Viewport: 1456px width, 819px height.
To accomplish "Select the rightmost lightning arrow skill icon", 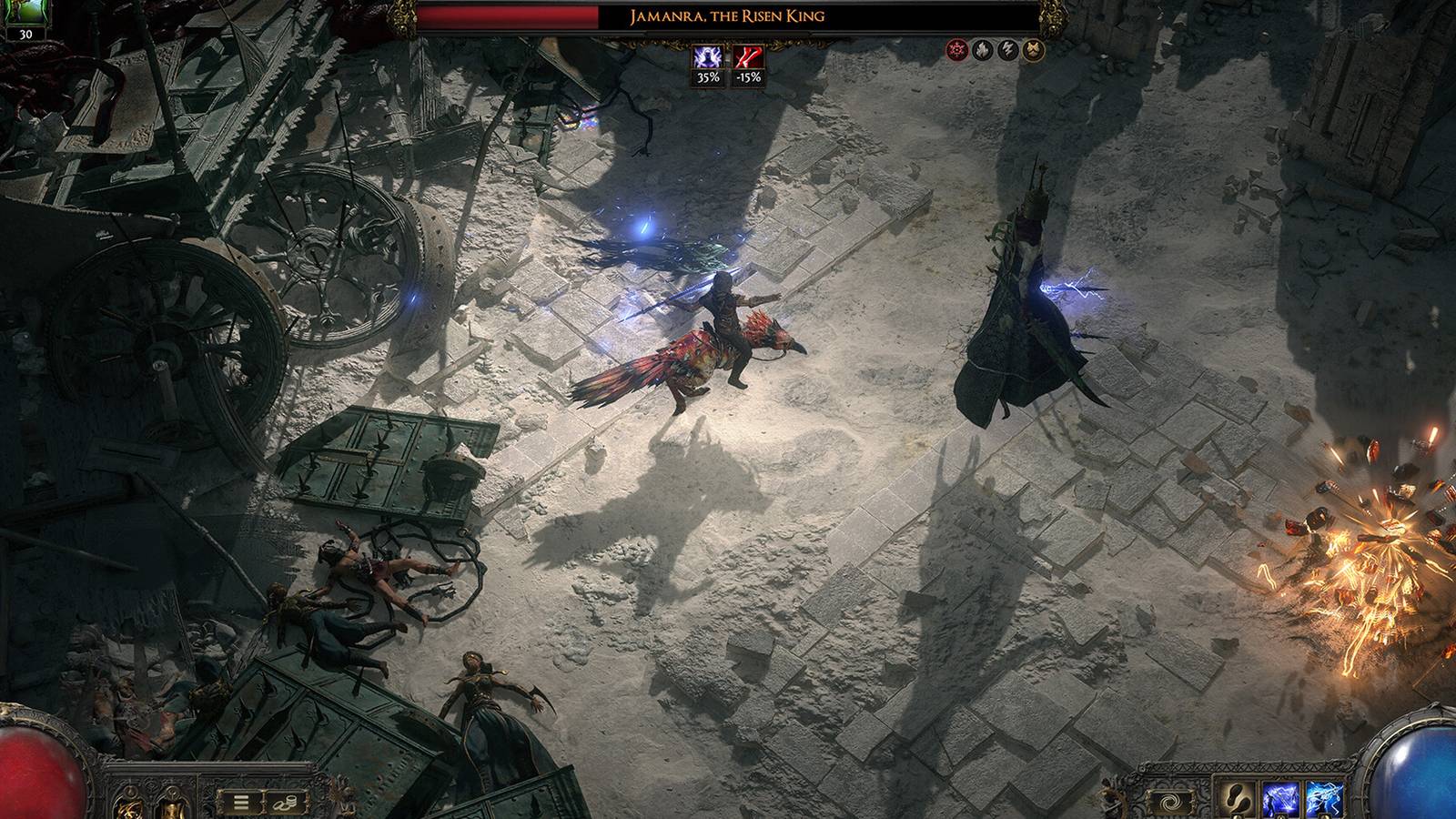I will (1325, 798).
